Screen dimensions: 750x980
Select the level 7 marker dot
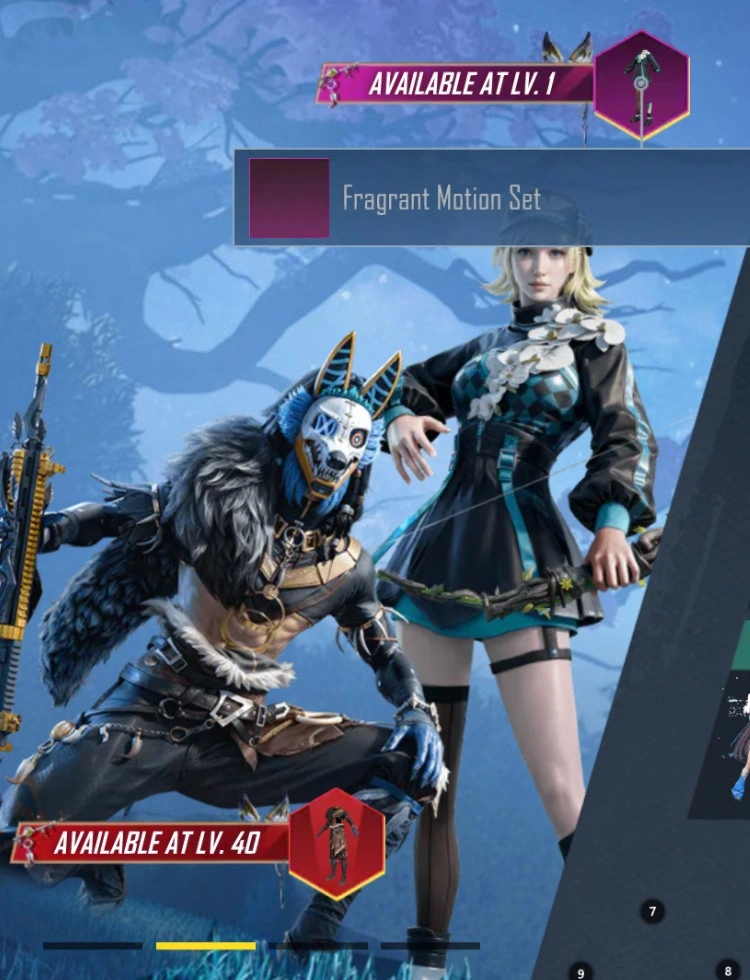652,911
